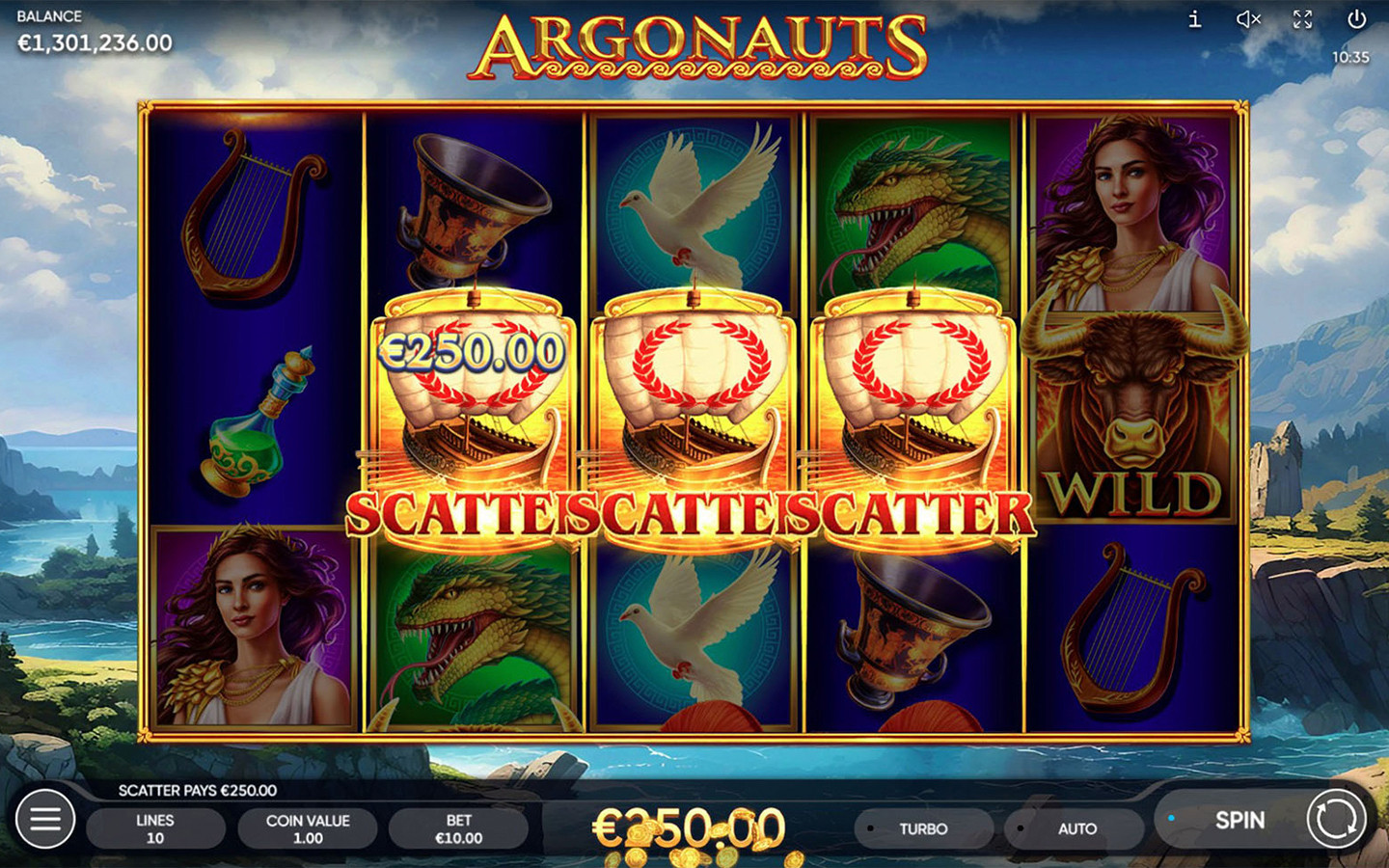Click the power exit icon
The image size is (1389, 868).
click(1357, 17)
